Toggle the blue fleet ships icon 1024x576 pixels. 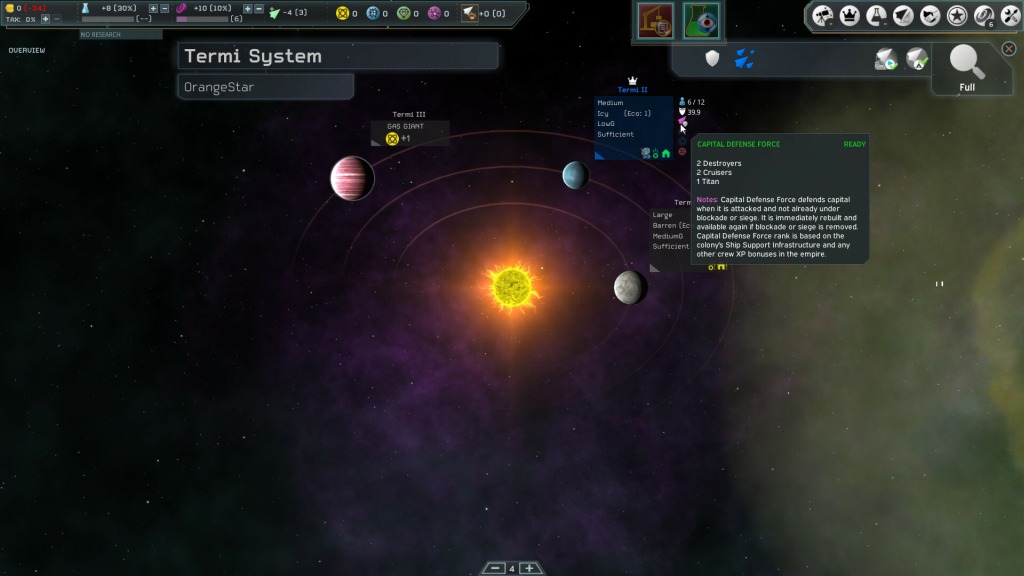pos(744,59)
